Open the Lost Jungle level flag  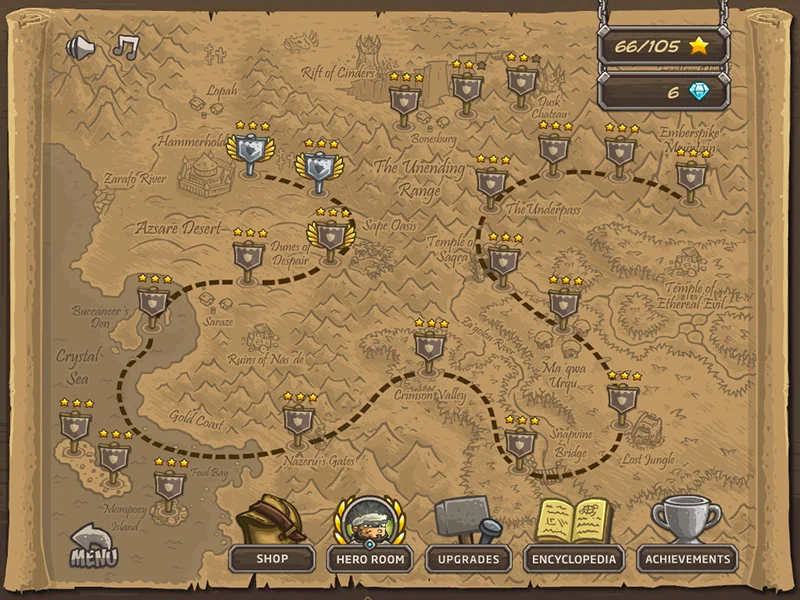tap(622, 399)
